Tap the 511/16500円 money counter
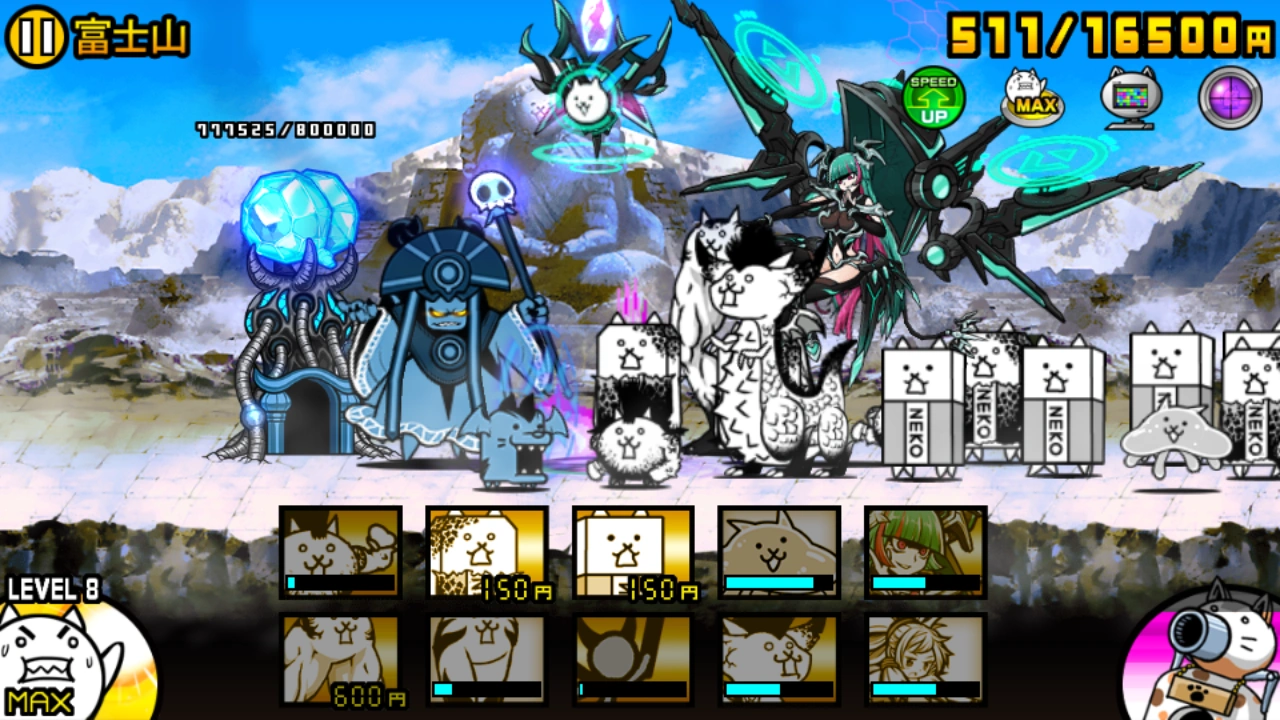 click(x=1100, y=35)
